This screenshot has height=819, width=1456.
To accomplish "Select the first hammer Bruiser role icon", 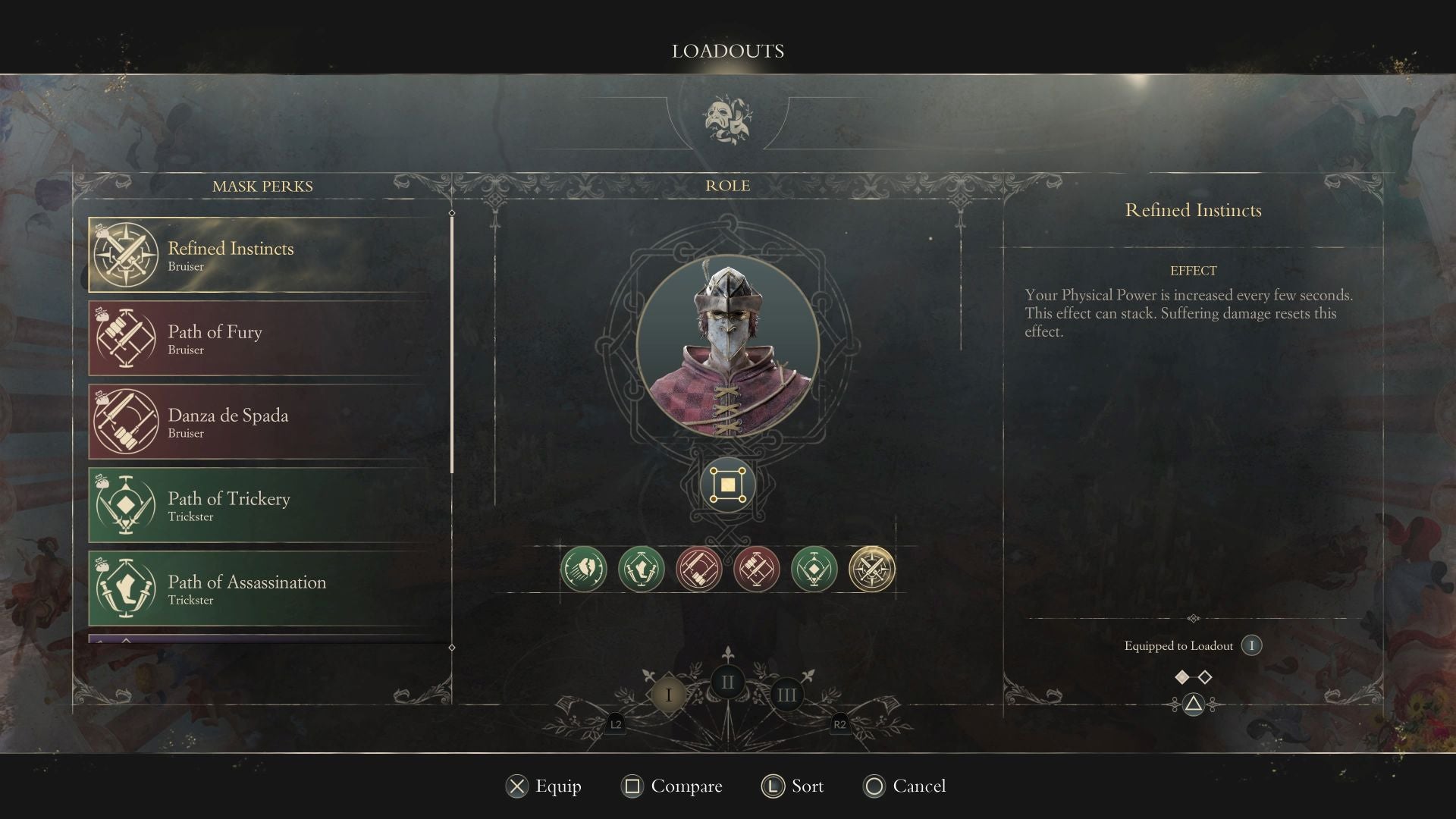I will (x=699, y=568).
